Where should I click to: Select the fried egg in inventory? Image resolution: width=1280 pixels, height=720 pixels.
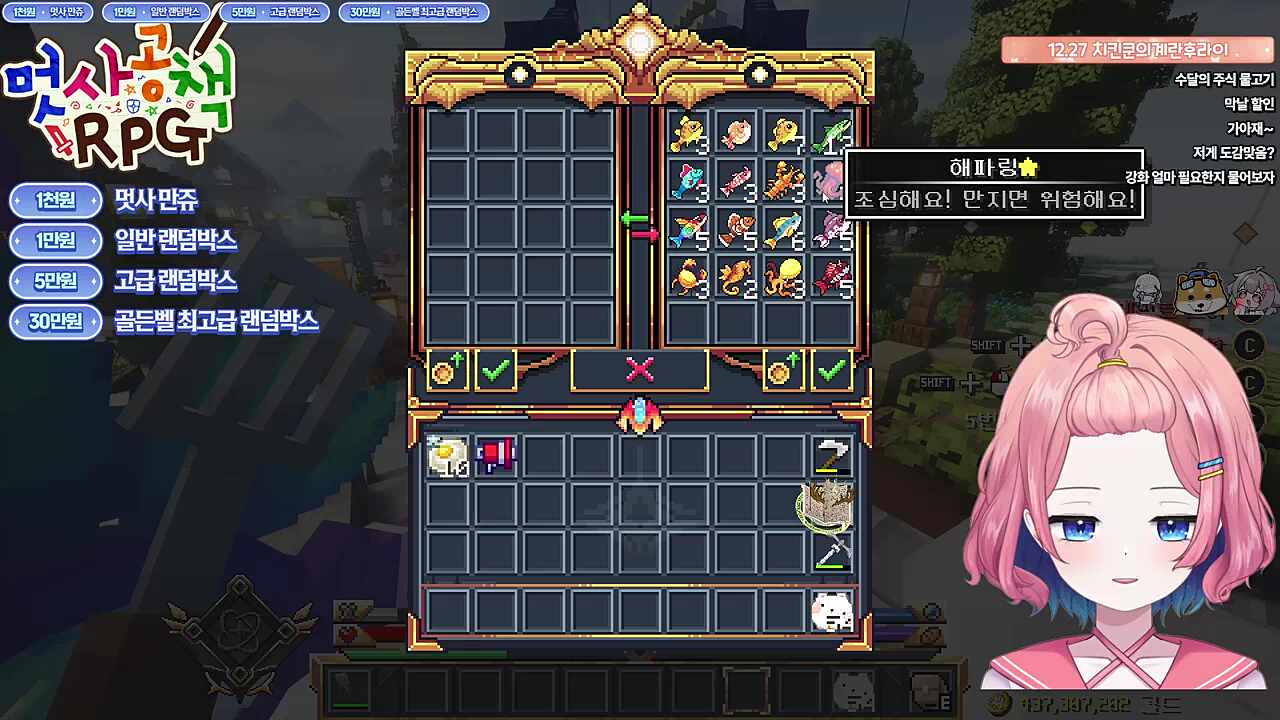pos(447,456)
